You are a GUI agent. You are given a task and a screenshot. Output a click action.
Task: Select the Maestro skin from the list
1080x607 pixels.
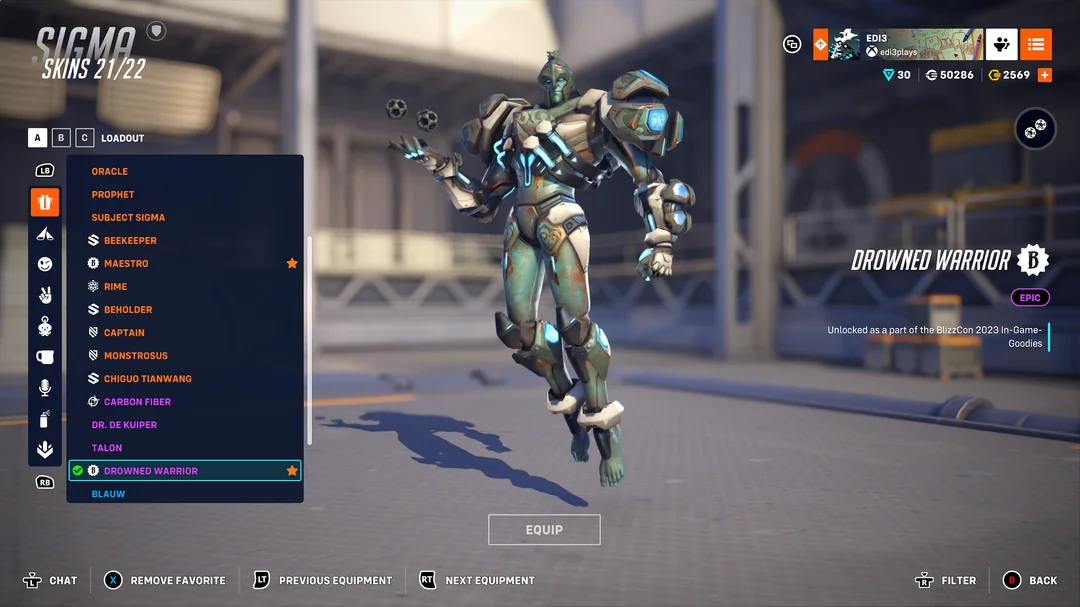[x=126, y=264]
